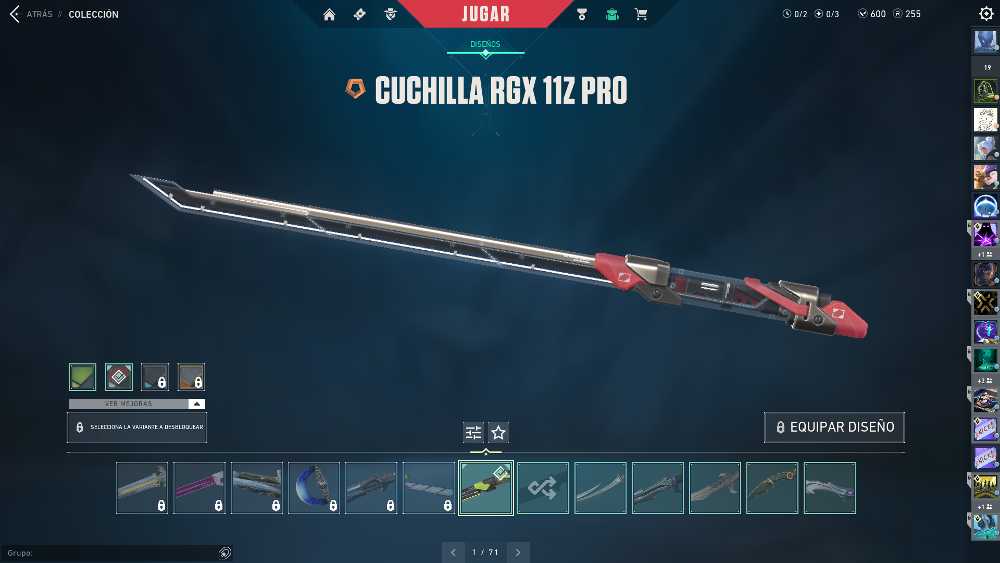The image size is (1000, 563).
Task: Choose the locked blue curved blade skin
Action: click(x=314, y=488)
